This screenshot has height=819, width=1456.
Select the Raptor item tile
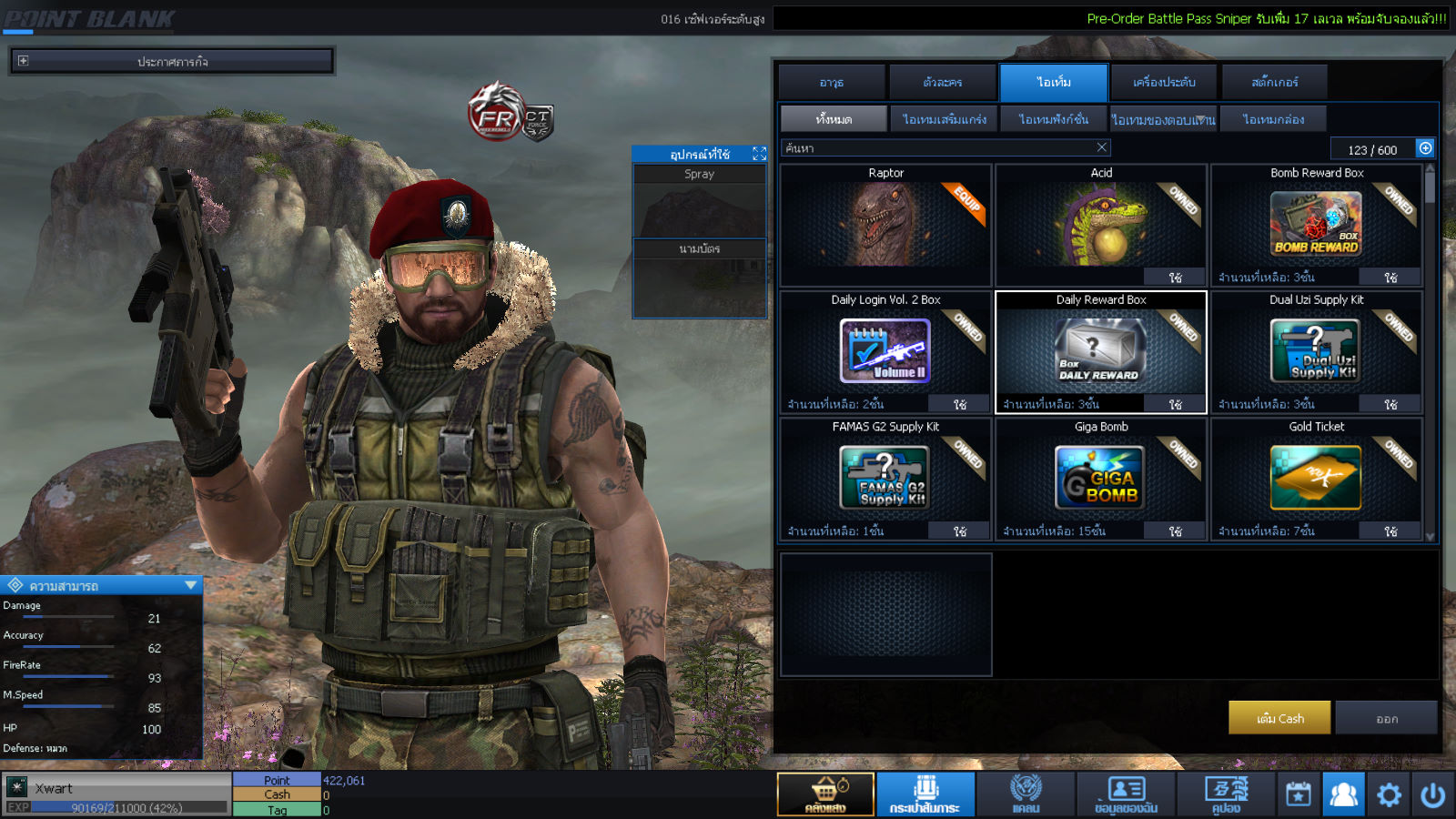tap(885, 226)
